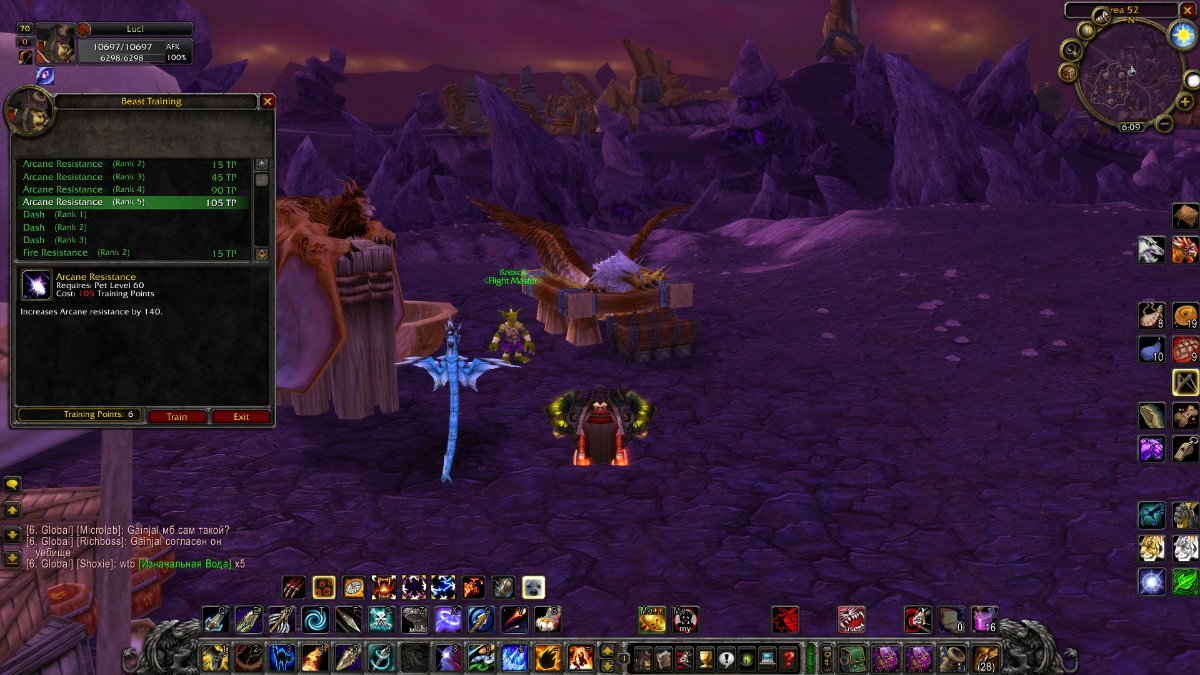Viewport: 1200px width, 675px height.
Task: Choose Dash Rank 3 skill row
Action: (130, 240)
